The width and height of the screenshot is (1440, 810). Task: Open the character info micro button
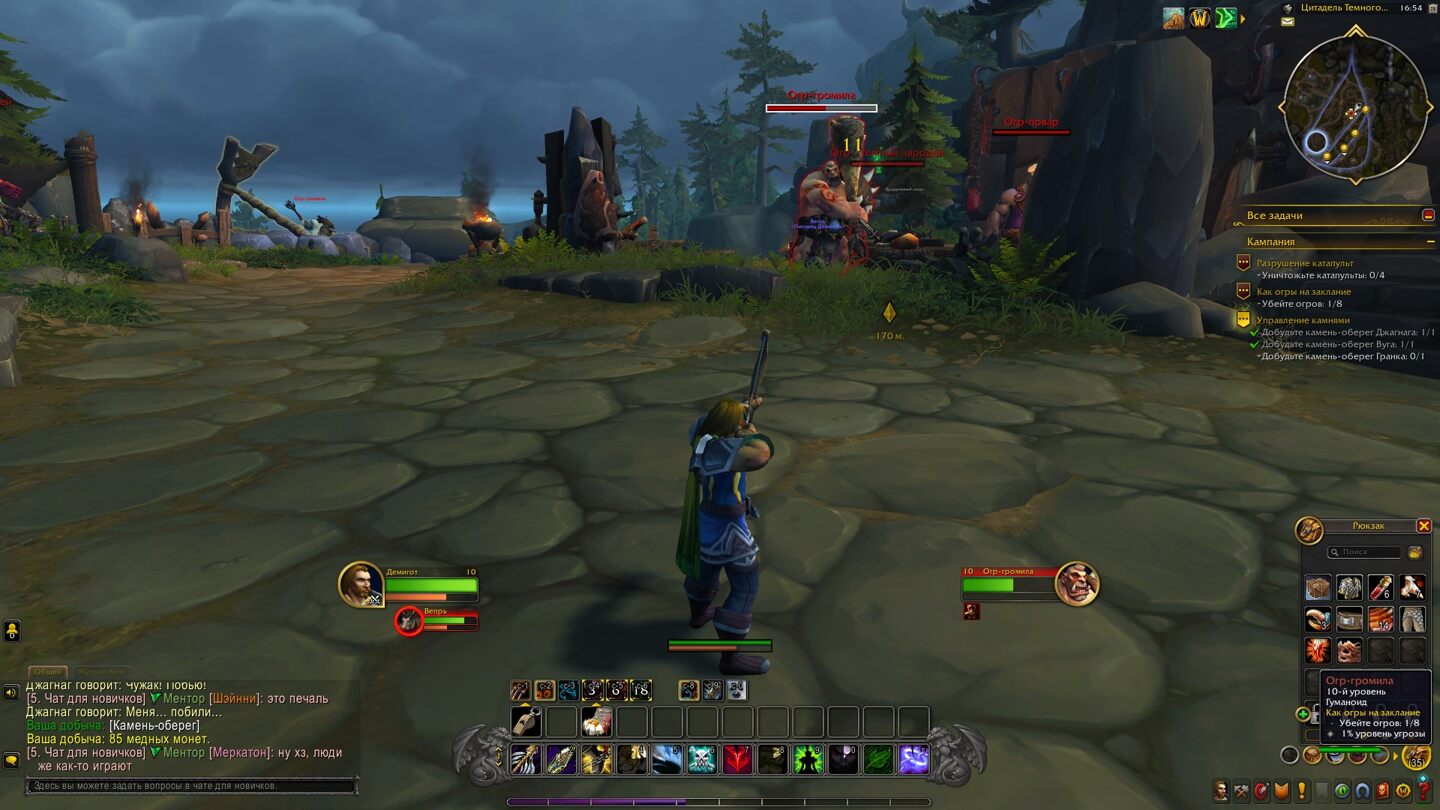pos(1221,791)
